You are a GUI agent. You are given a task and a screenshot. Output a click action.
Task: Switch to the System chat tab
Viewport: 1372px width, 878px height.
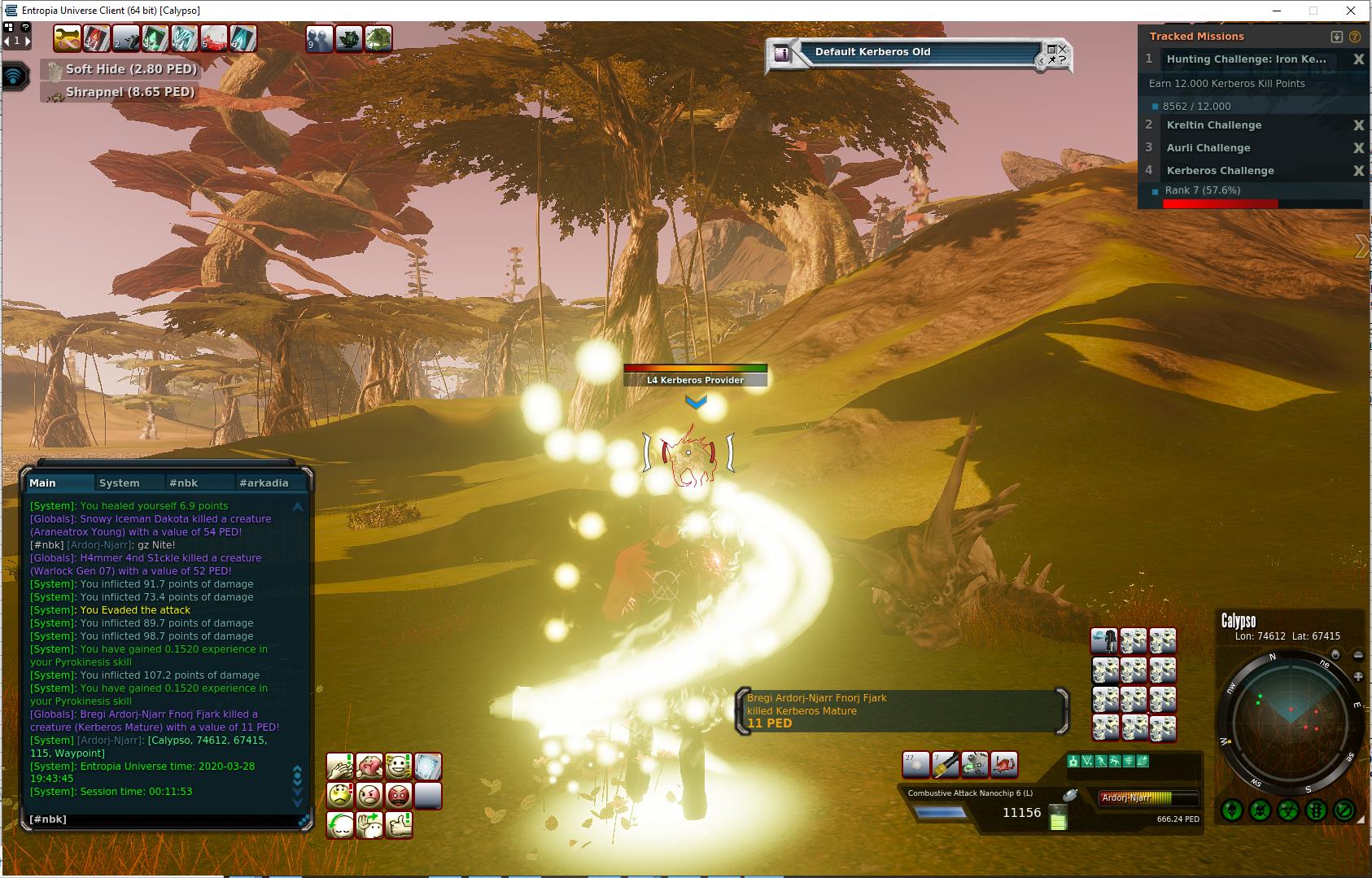tap(120, 483)
